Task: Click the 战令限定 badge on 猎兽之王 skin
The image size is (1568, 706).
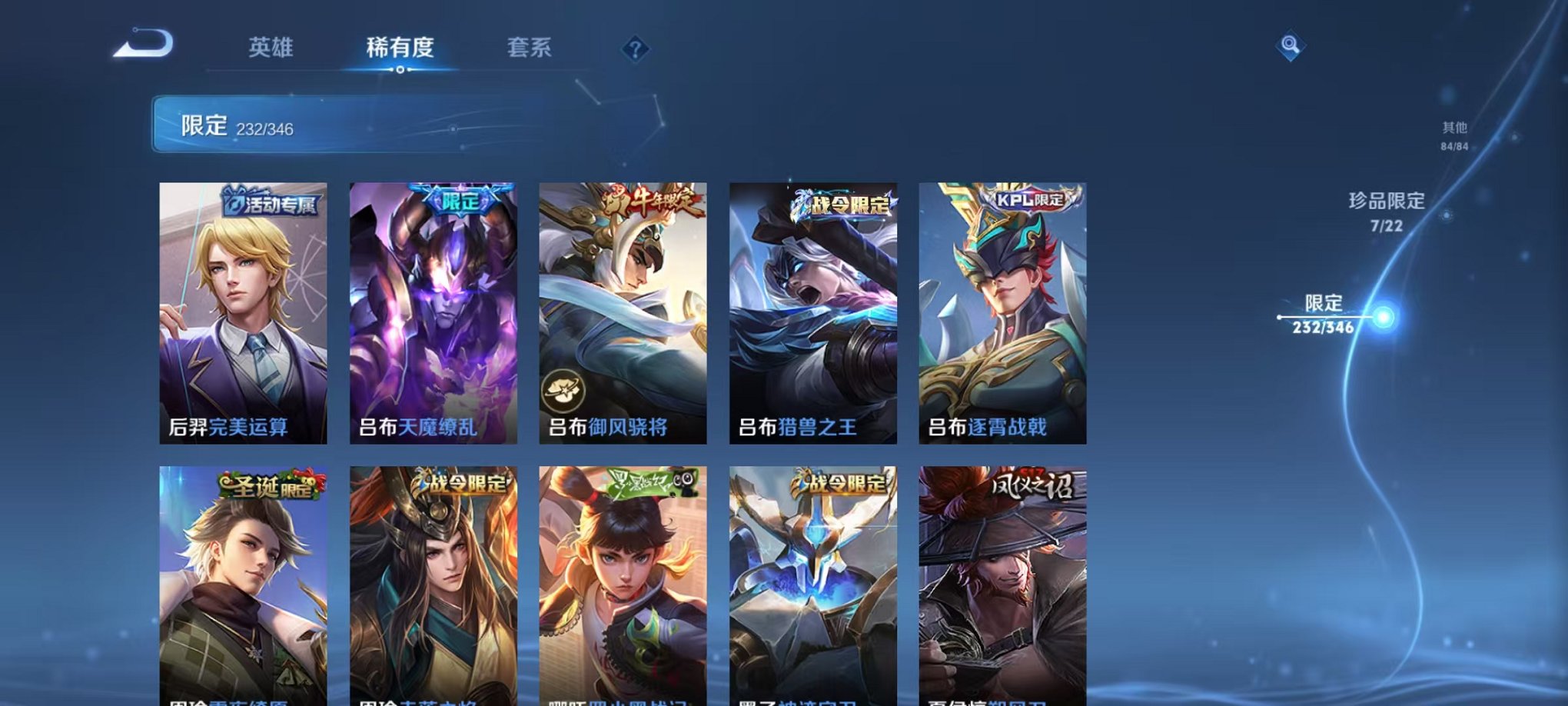Action: [842, 201]
